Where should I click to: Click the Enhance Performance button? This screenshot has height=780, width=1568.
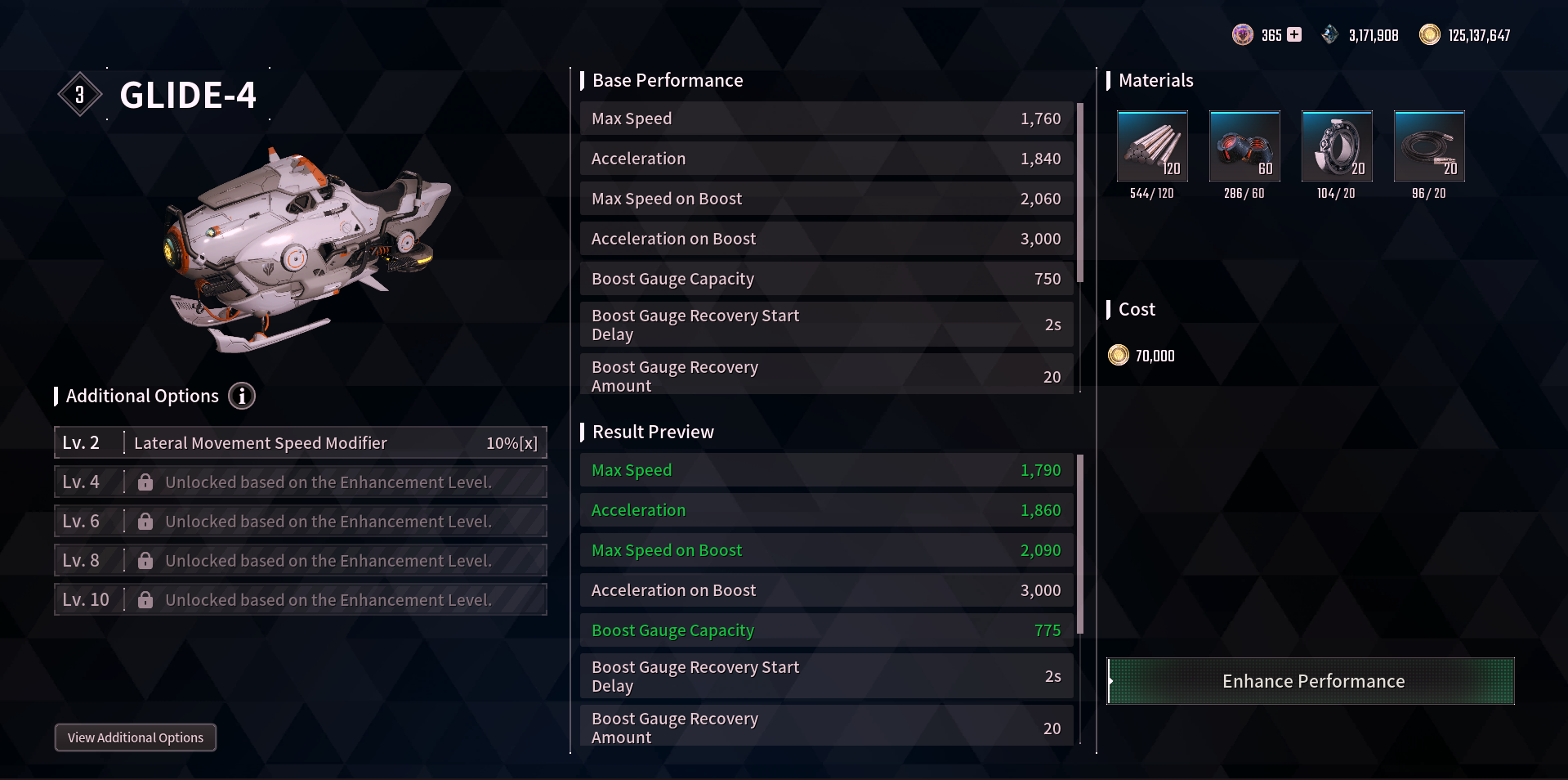tap(1311, 680)
